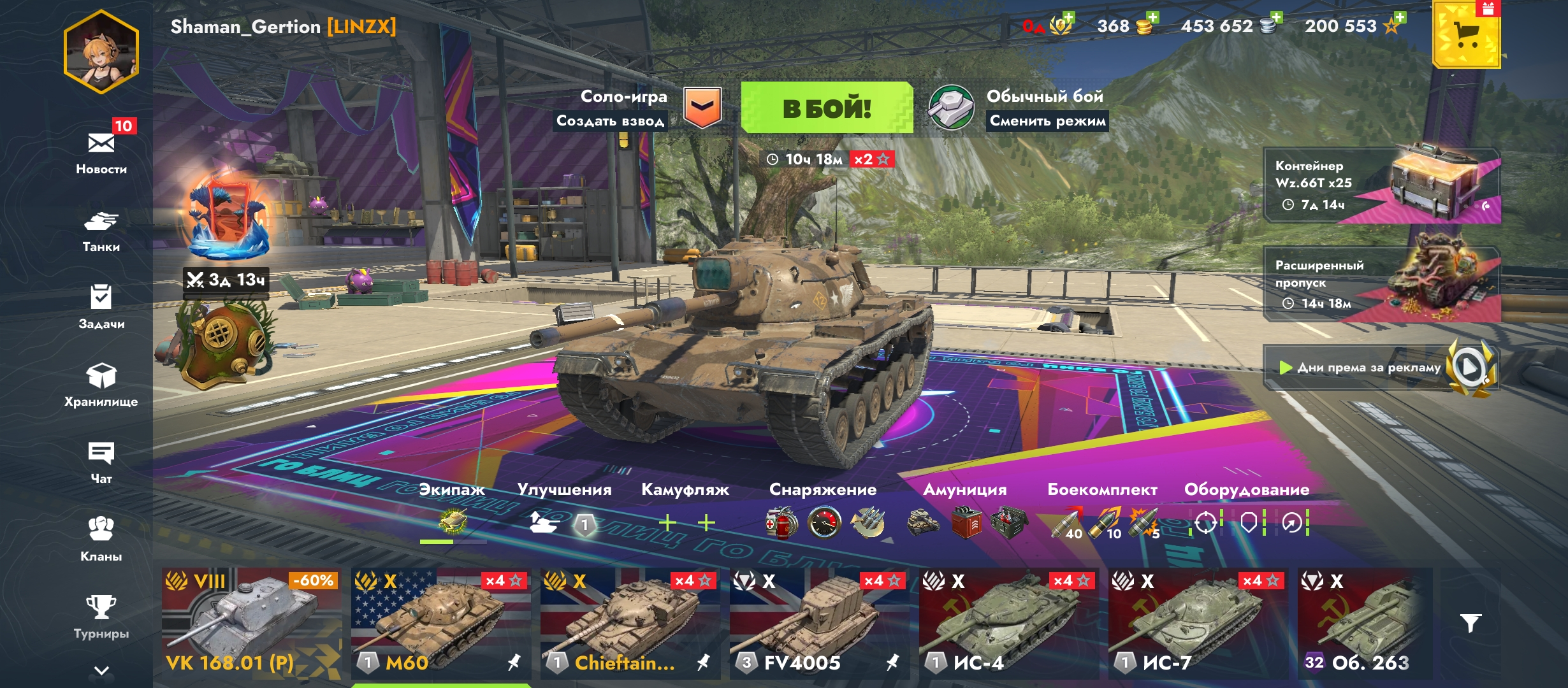This screenshot has height=688, width=1568.
Task: Select the VK 168.01 (P) tank card
Action: (x=250, y=623)
